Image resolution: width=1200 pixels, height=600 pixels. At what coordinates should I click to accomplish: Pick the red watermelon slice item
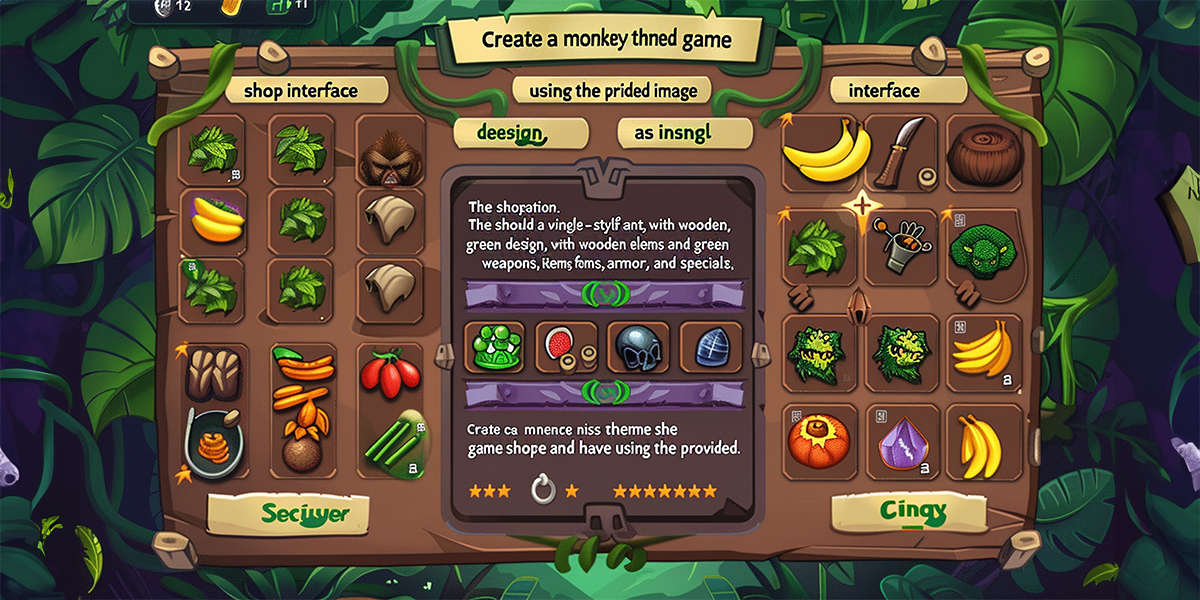click(565, 348)
